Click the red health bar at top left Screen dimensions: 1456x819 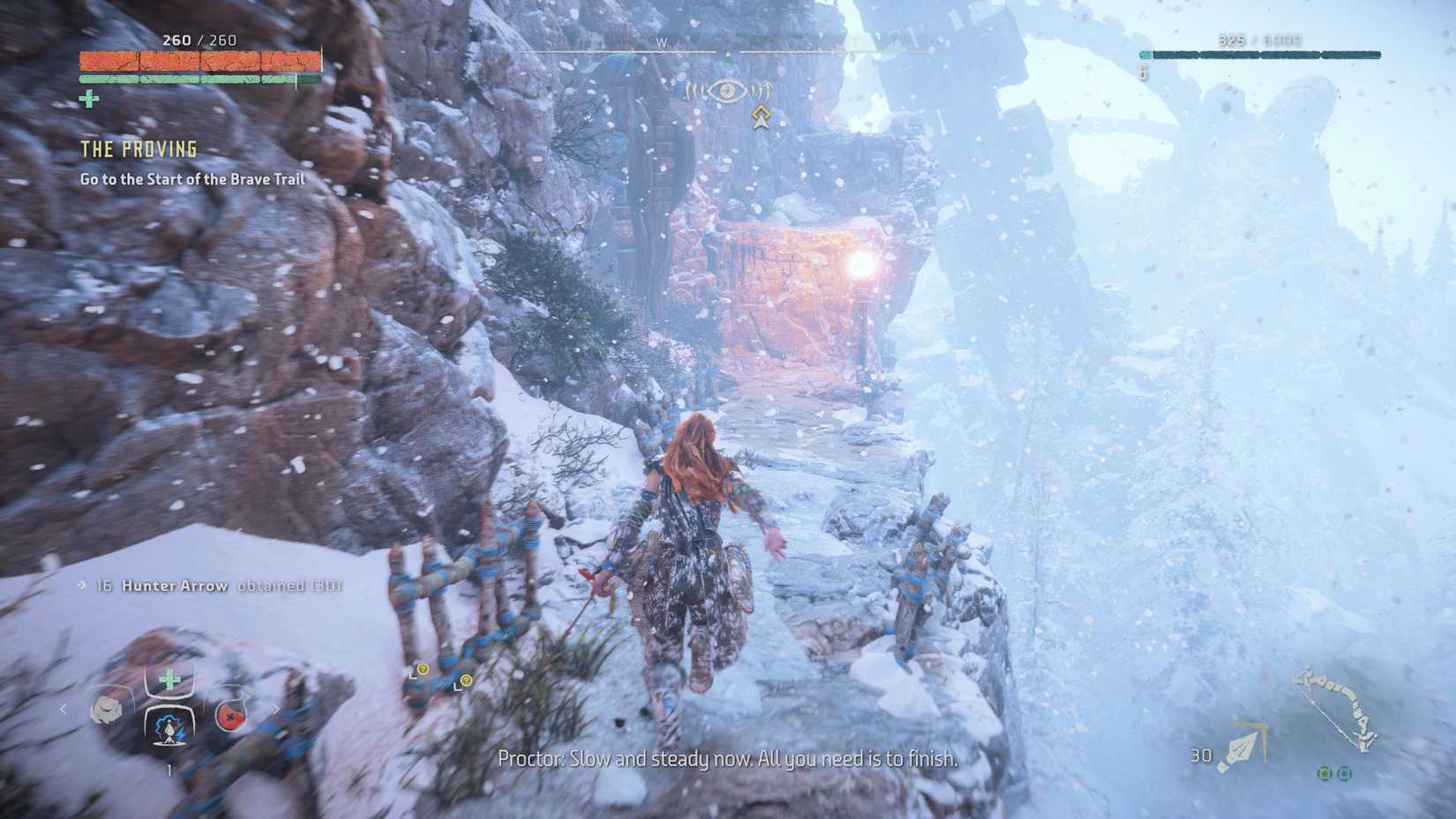(199, 63)
